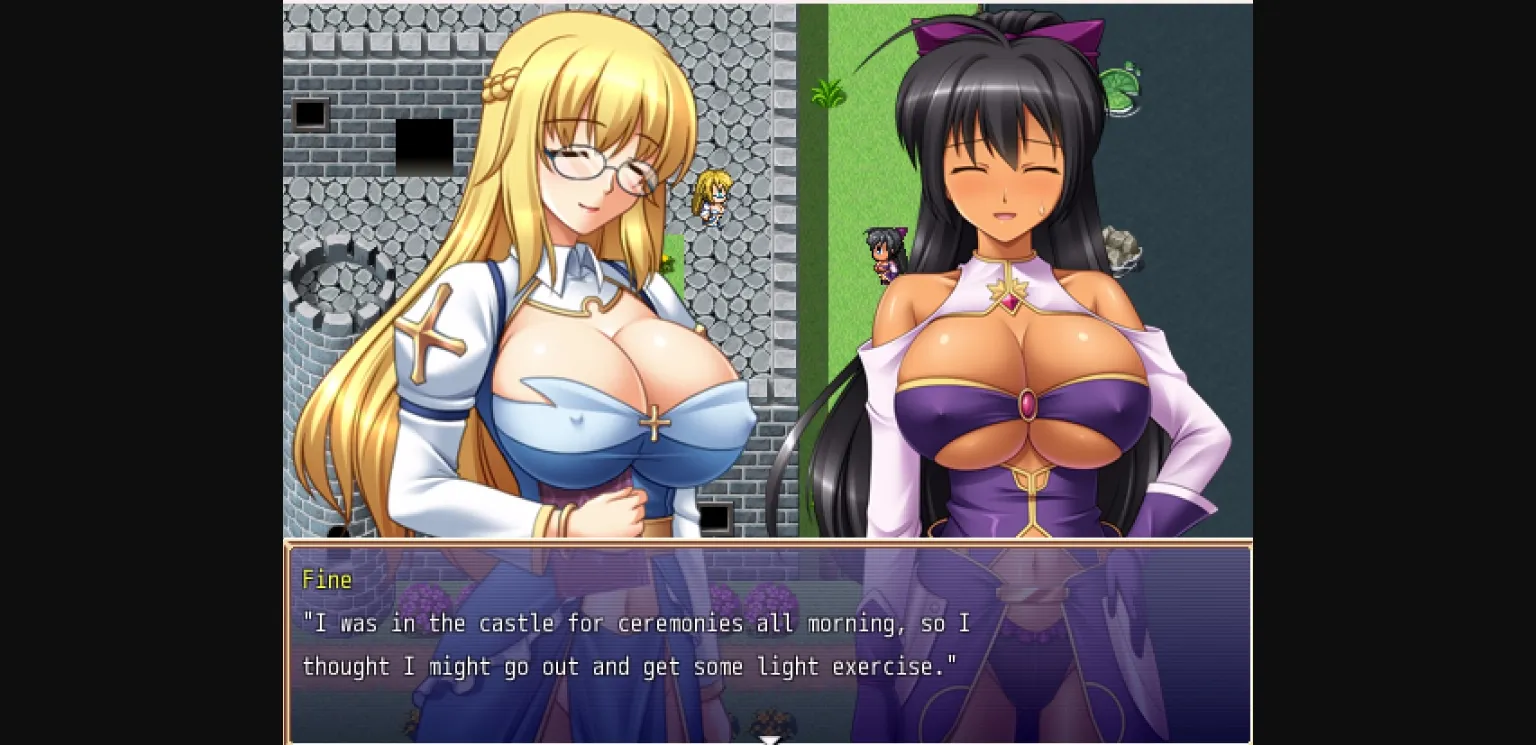Click the upper black window on the castle wall
Viewport: 1536px width, 745px height.
311,113
